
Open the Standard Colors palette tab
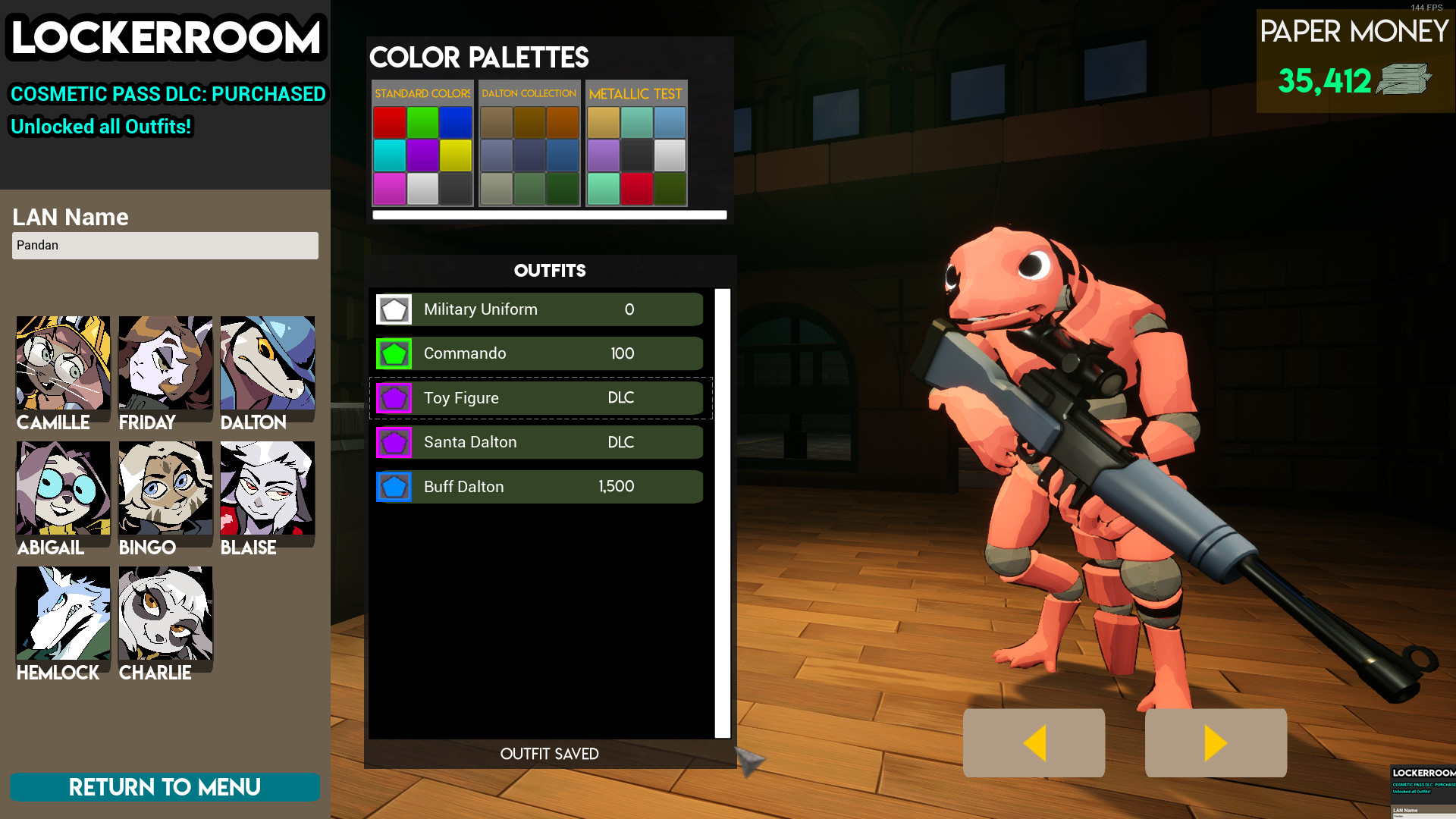pos(422,93)
